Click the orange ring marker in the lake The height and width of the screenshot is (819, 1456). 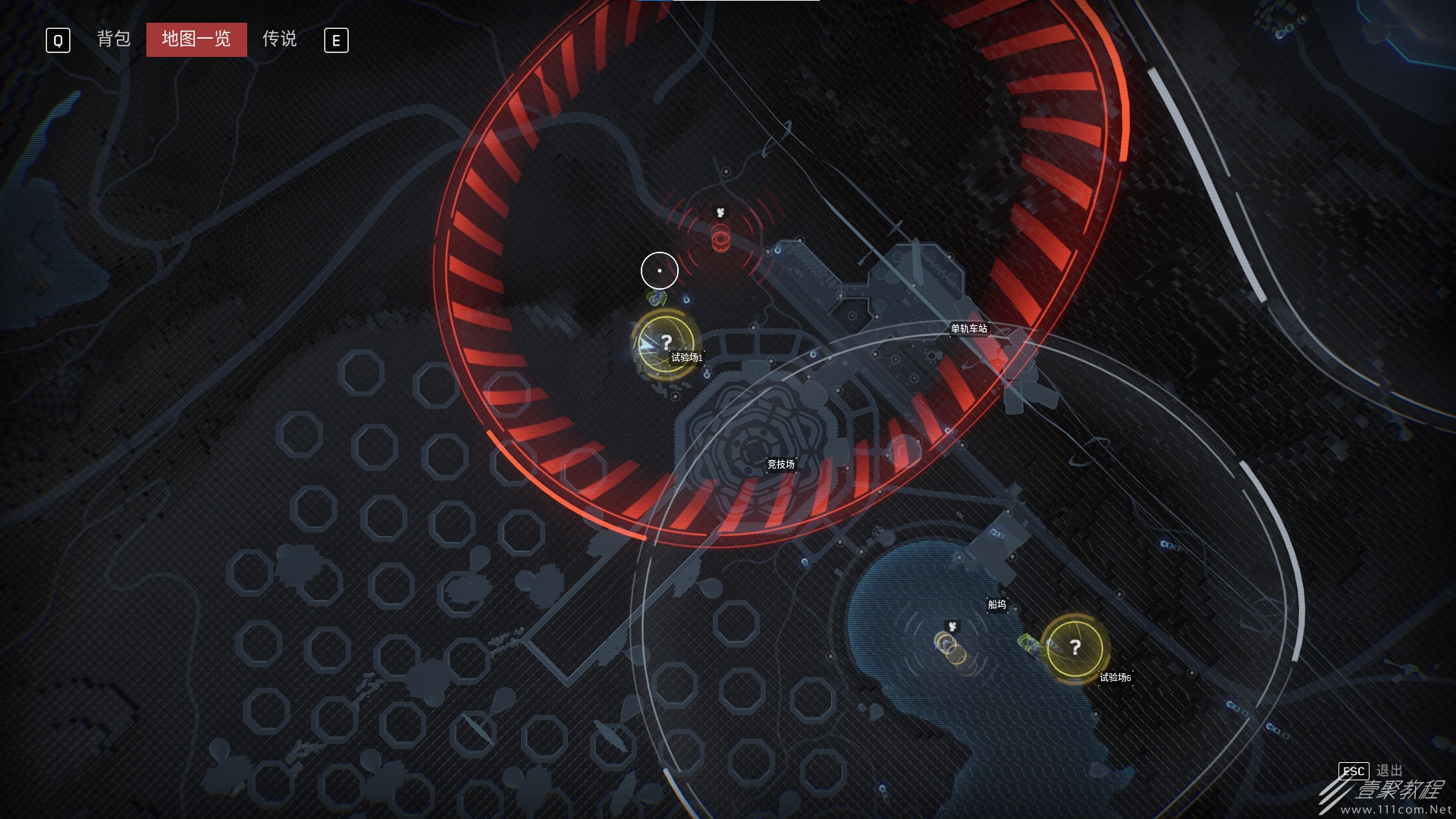pyautogui.click(x=950, y=647)
